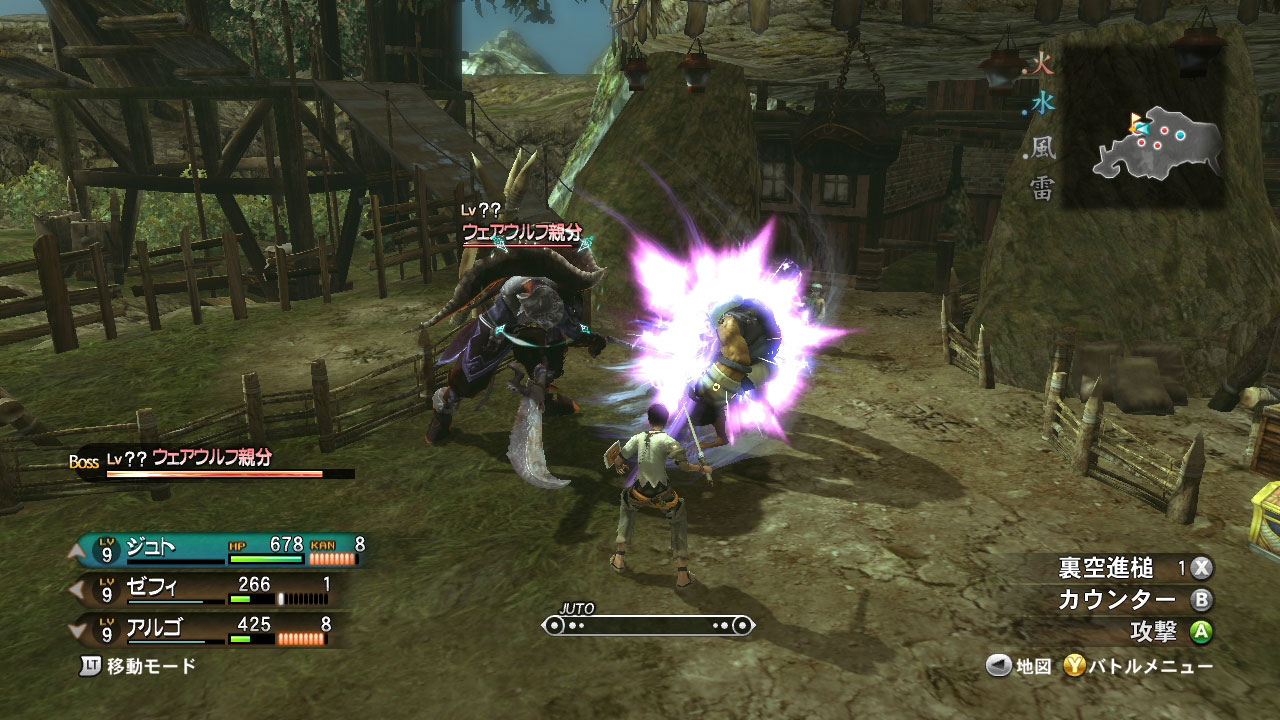Viewport: 1280px width, 720px height.
Task: Toggle 移動モード movement mode
Action: coord(138,666)
